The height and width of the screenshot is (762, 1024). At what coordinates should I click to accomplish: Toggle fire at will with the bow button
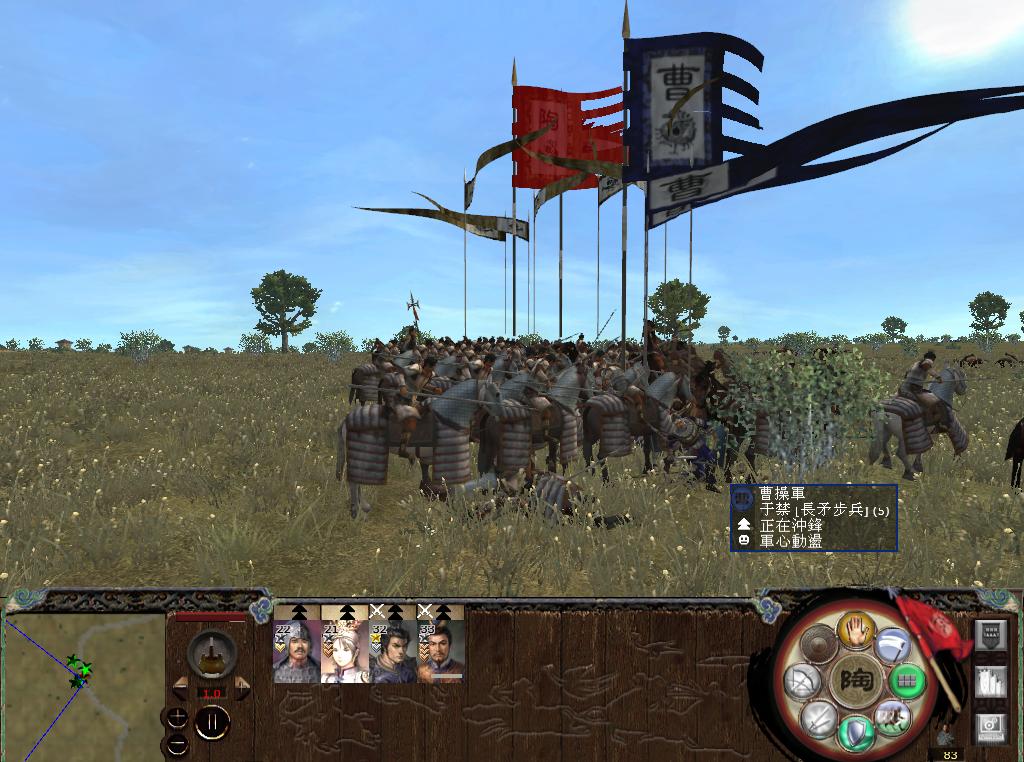click(803, 682)
